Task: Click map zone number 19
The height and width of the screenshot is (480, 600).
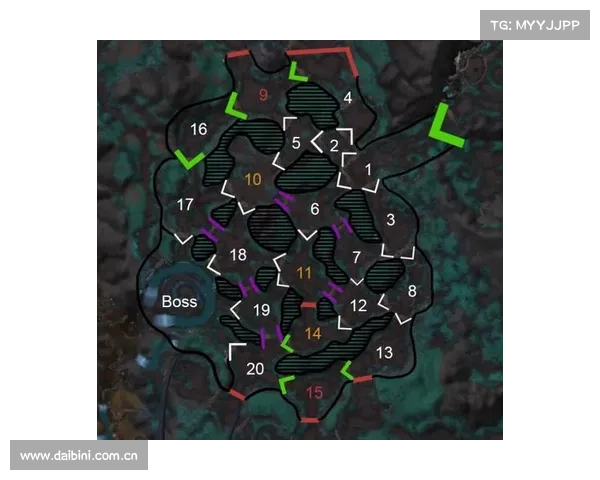Action: coord(261,310)
